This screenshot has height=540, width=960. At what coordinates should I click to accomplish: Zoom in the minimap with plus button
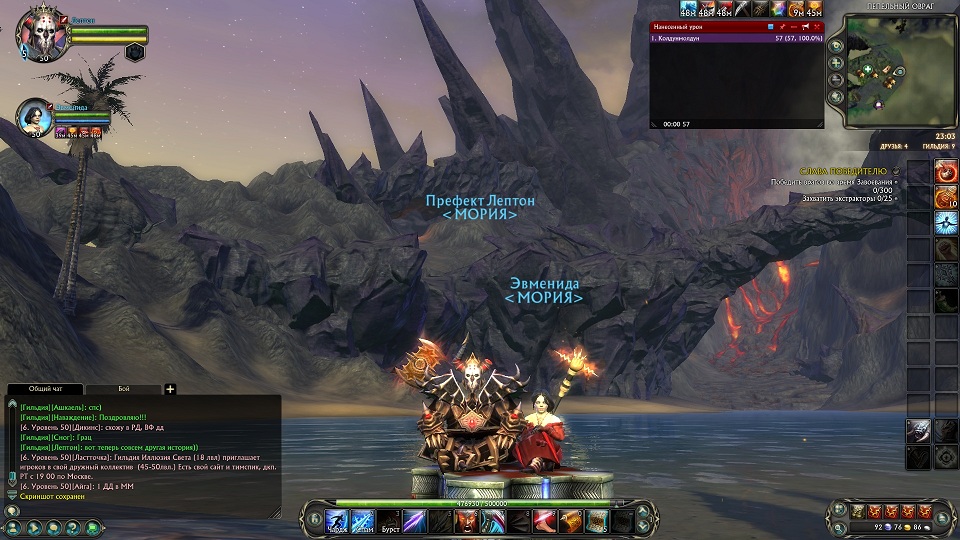coord(836,62)
